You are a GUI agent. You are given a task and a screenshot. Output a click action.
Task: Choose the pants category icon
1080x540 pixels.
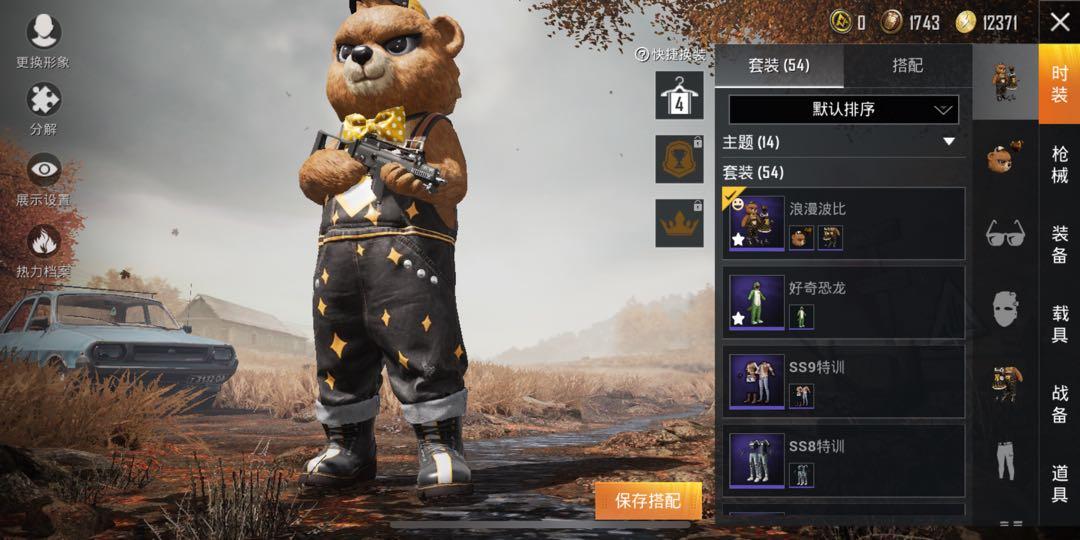click(1005, 458)
